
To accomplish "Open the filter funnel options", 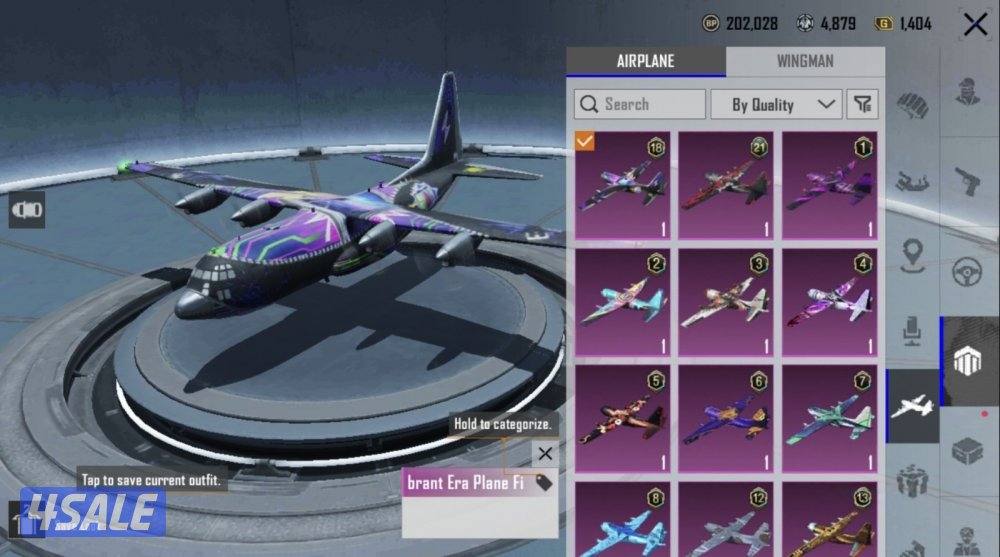I will (862, 104).
